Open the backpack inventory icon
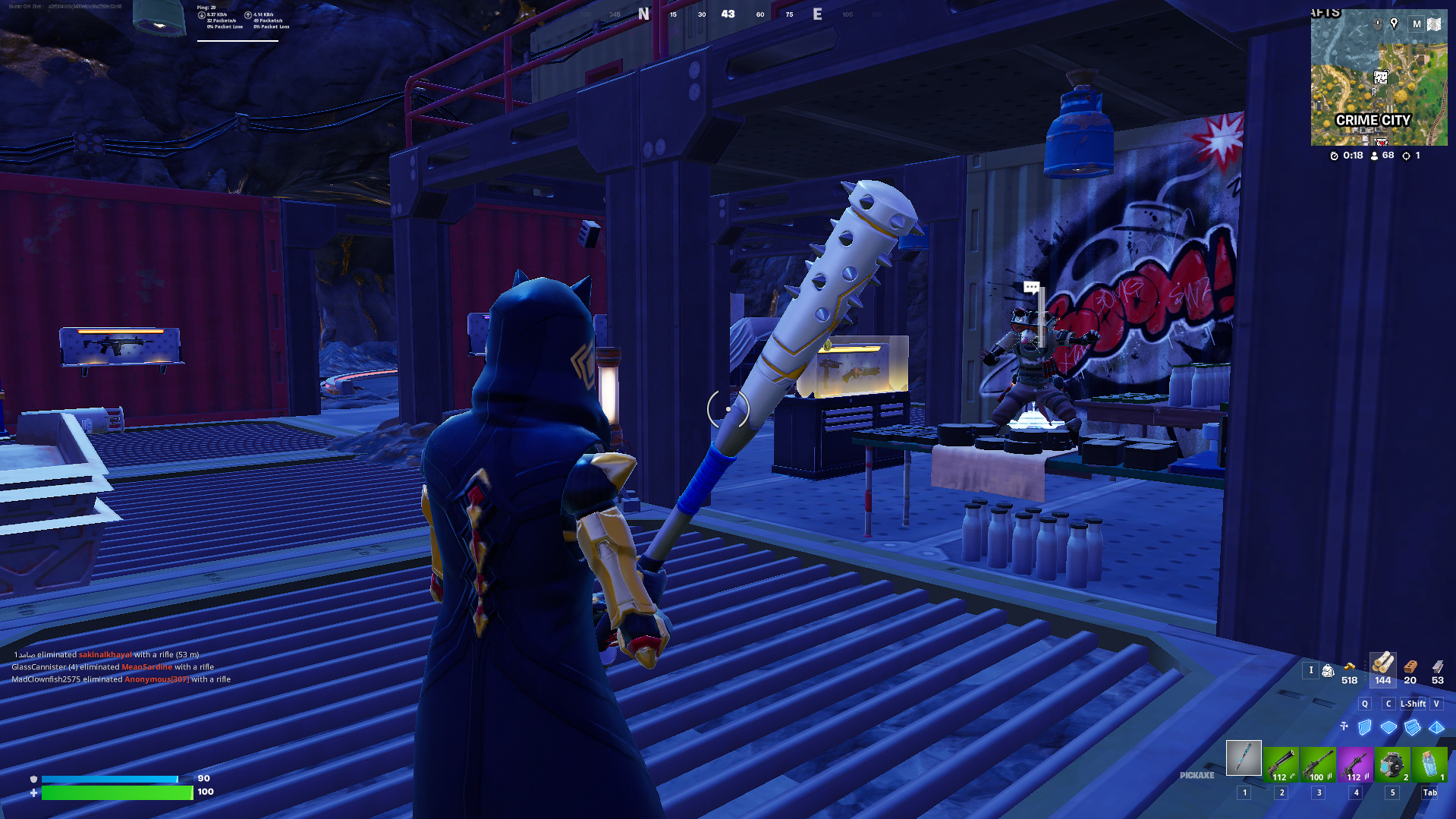 click(1328, 670)
